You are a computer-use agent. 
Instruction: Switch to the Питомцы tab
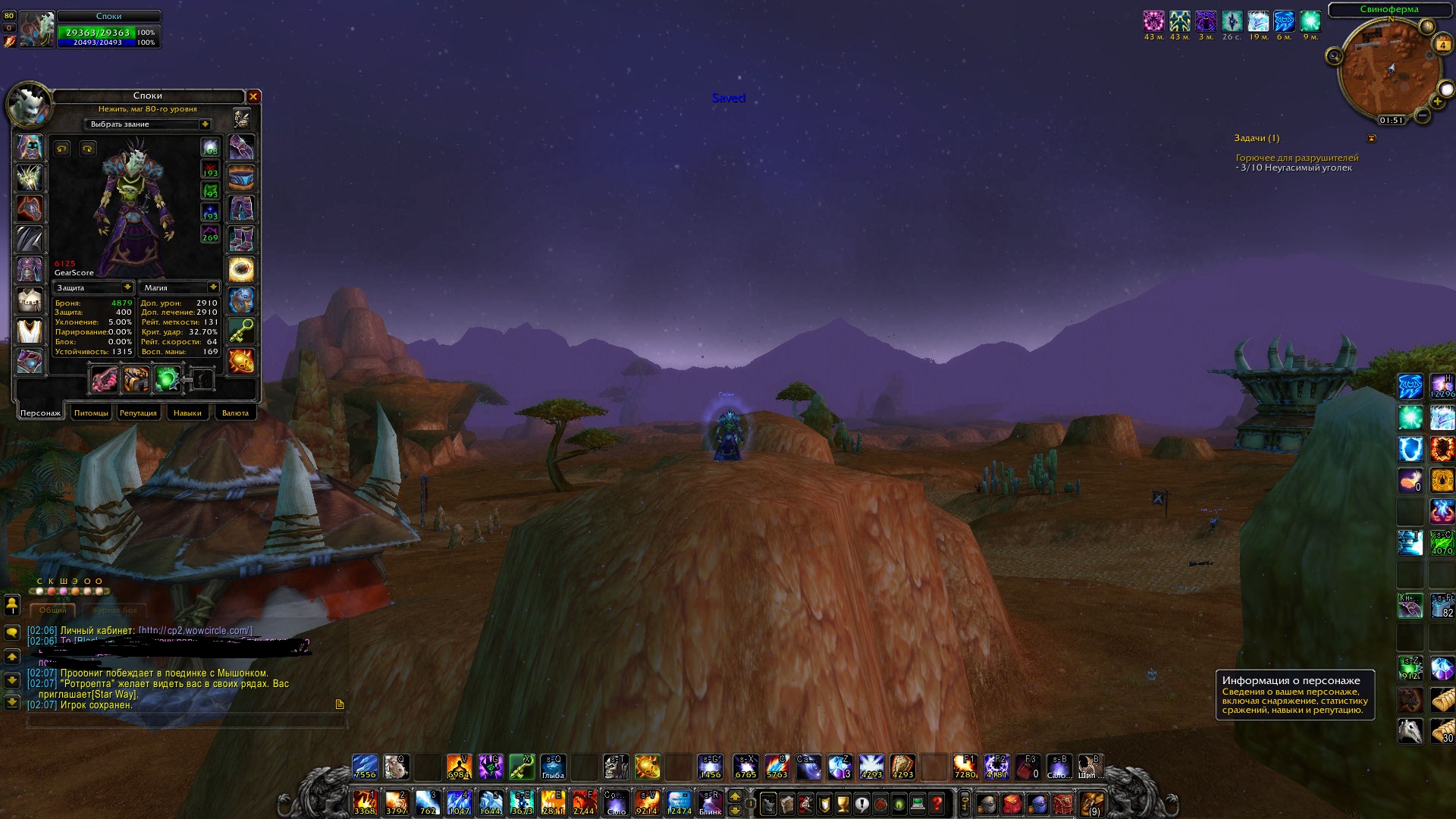coord(91,413)
